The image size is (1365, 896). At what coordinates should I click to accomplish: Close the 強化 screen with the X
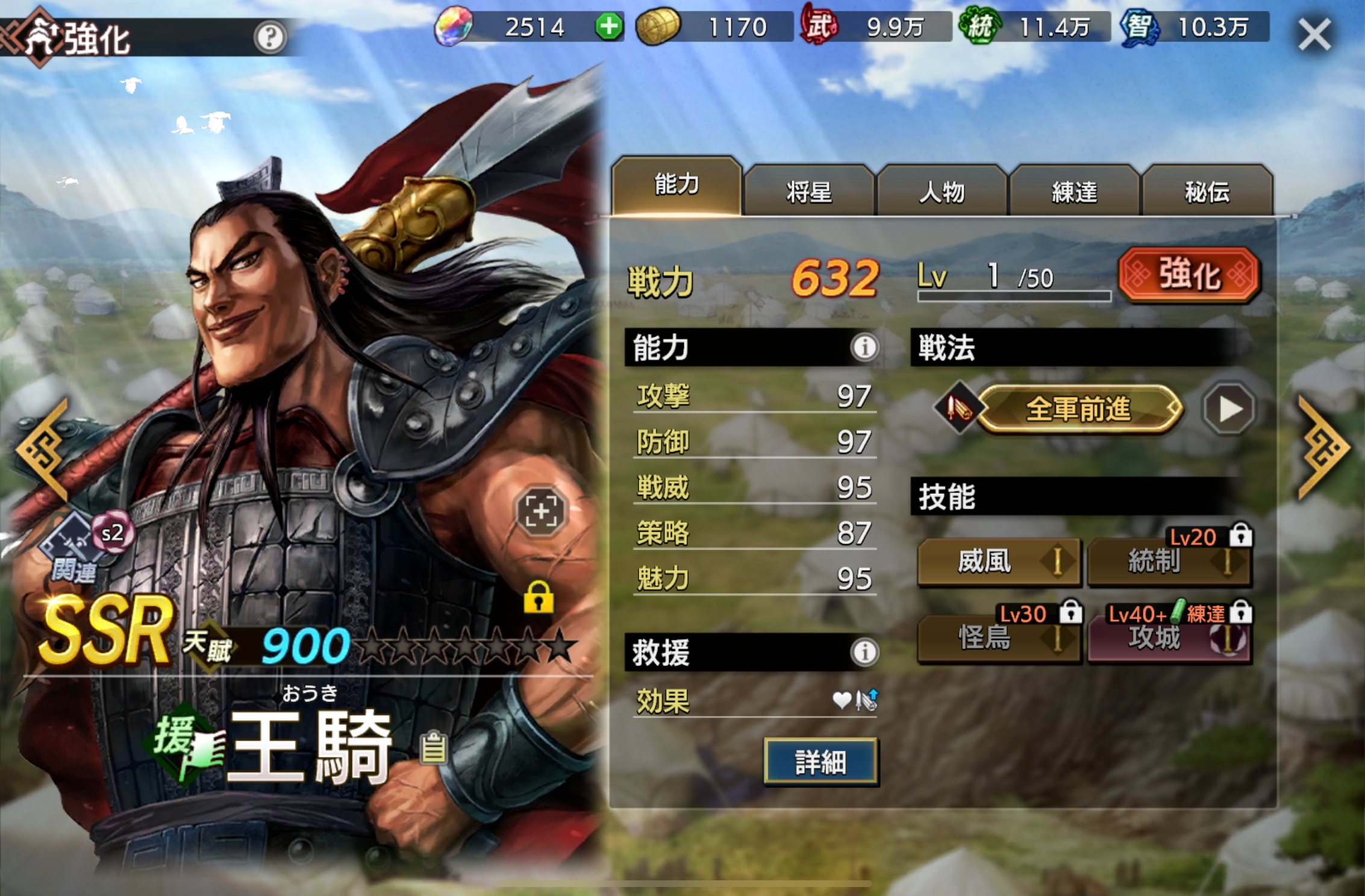(1314, 34)
